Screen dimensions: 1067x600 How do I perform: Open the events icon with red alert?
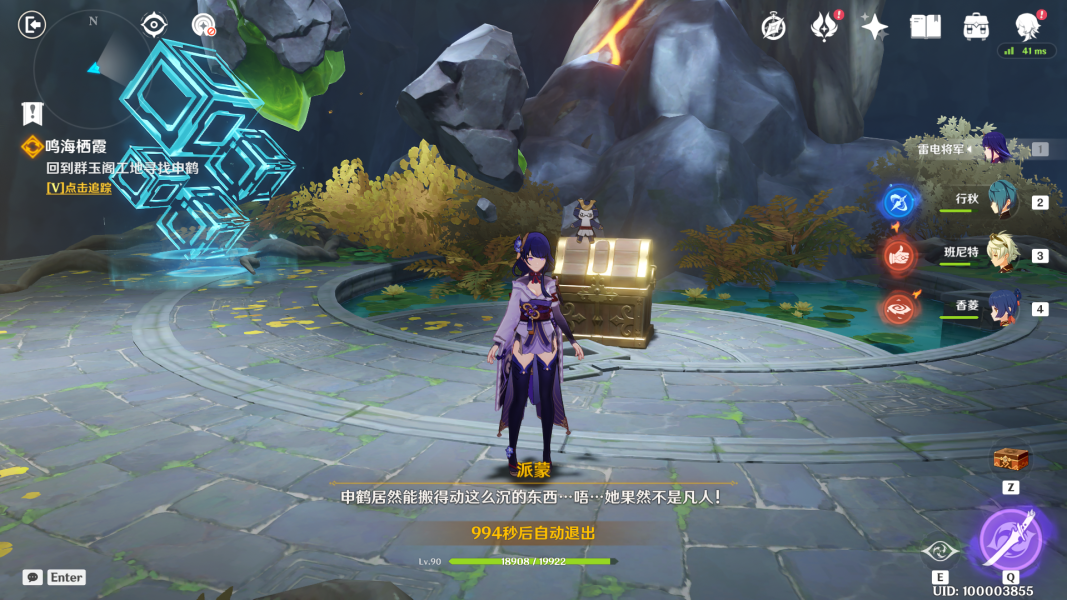[x=823, y=27]
